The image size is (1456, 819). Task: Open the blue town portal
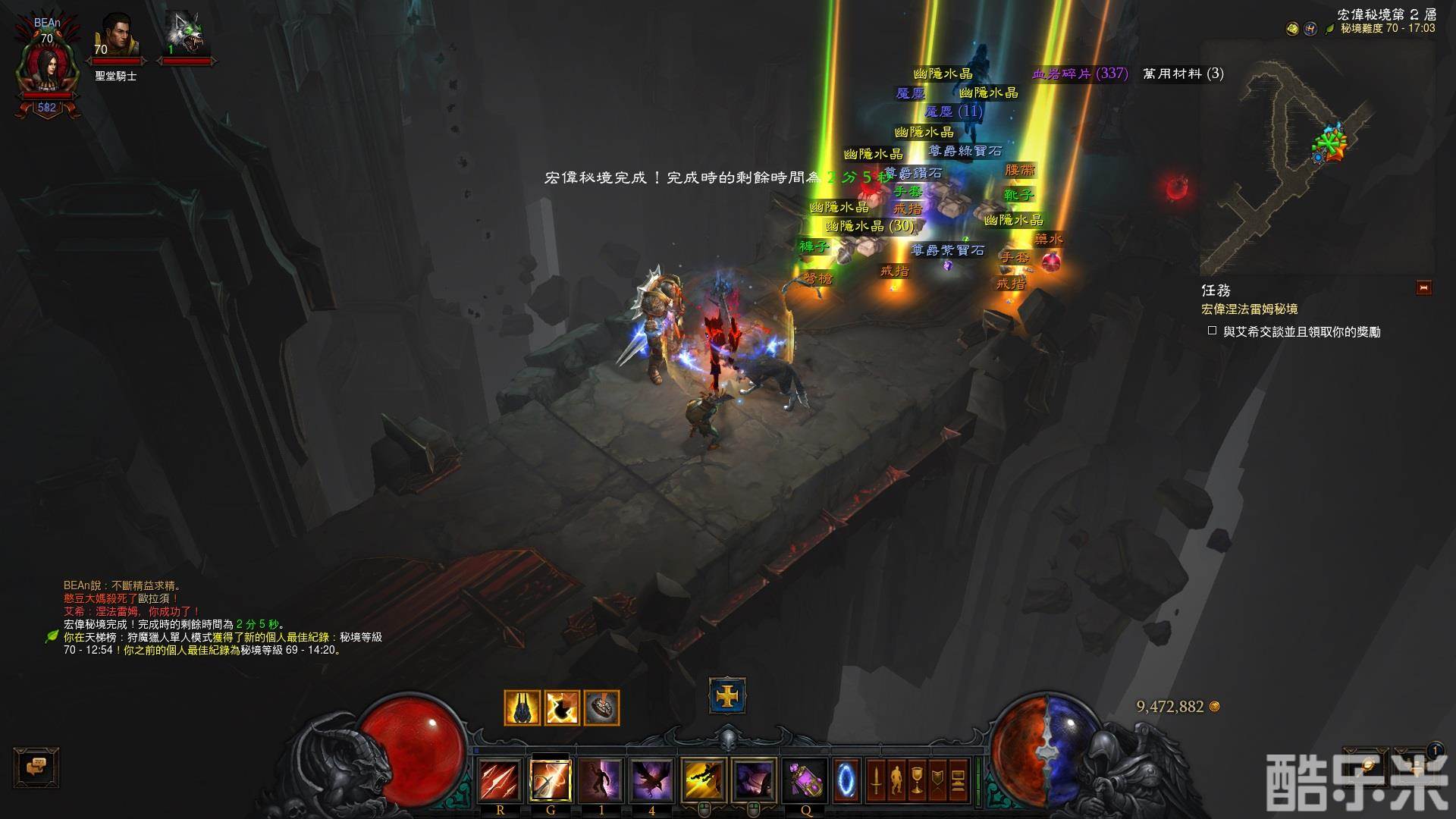pyautogui.click(x=847, y=779)
